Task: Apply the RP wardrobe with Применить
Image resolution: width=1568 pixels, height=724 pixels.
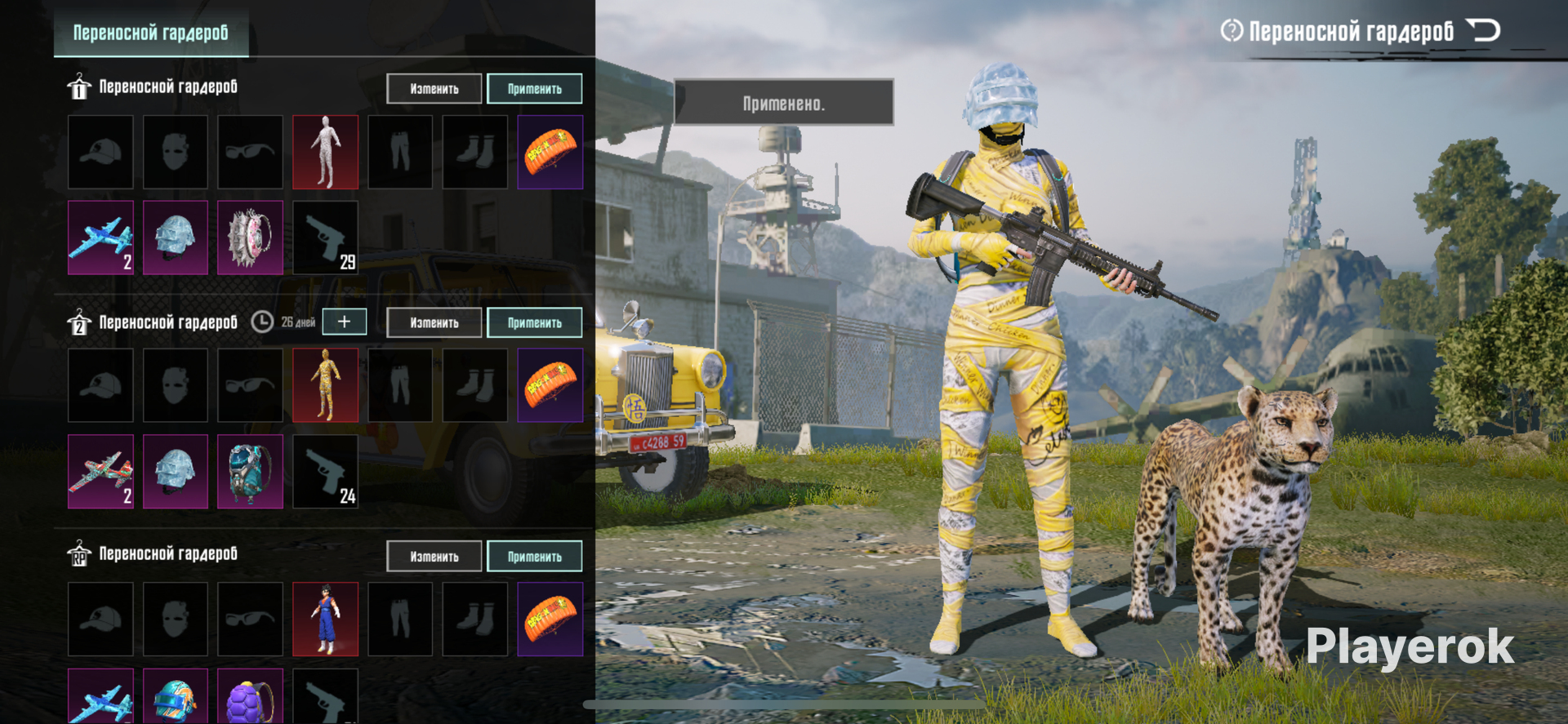Action: tap(534, 557)
